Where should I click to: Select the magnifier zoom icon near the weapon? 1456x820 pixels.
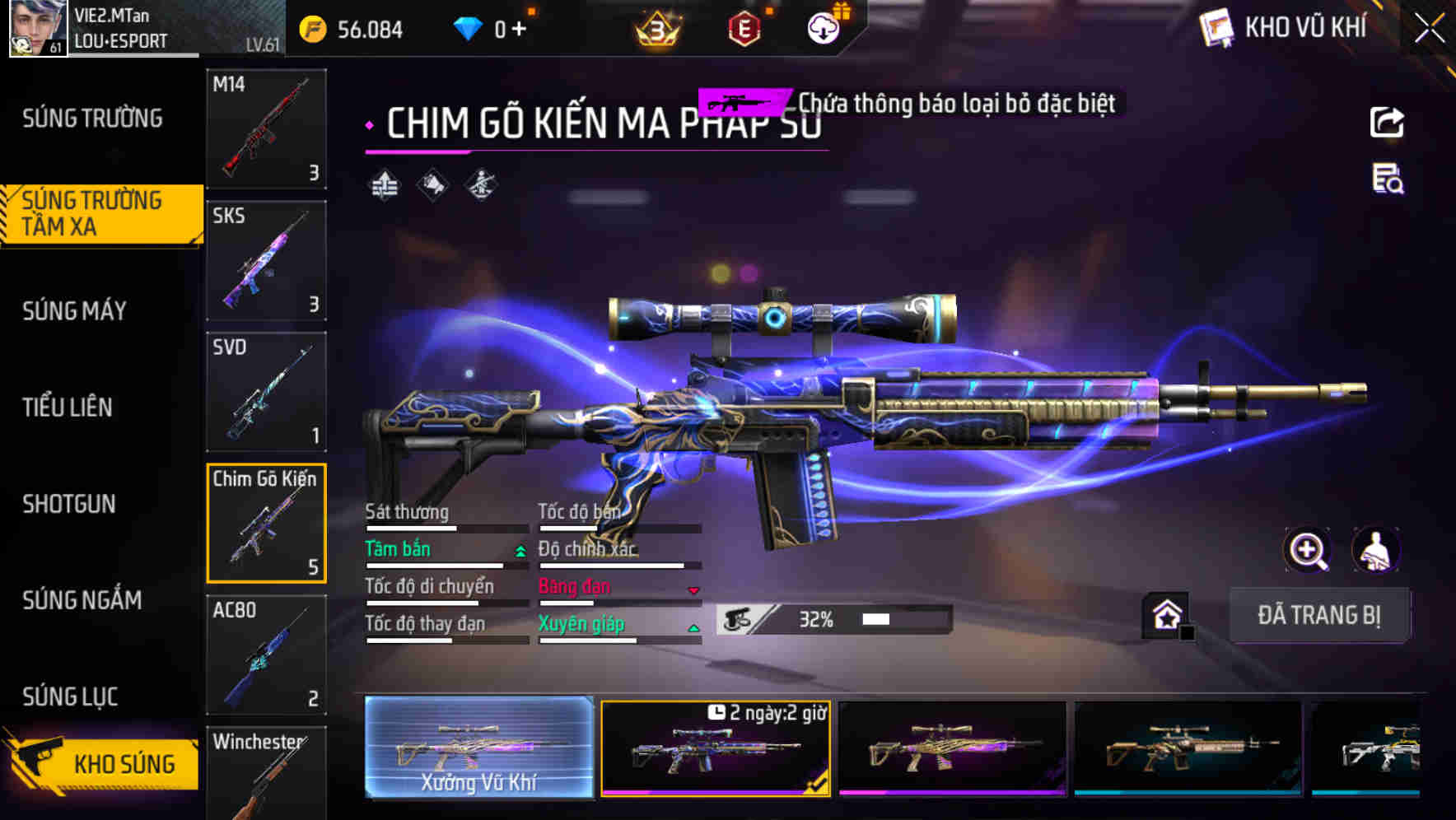pos(1307,550)
